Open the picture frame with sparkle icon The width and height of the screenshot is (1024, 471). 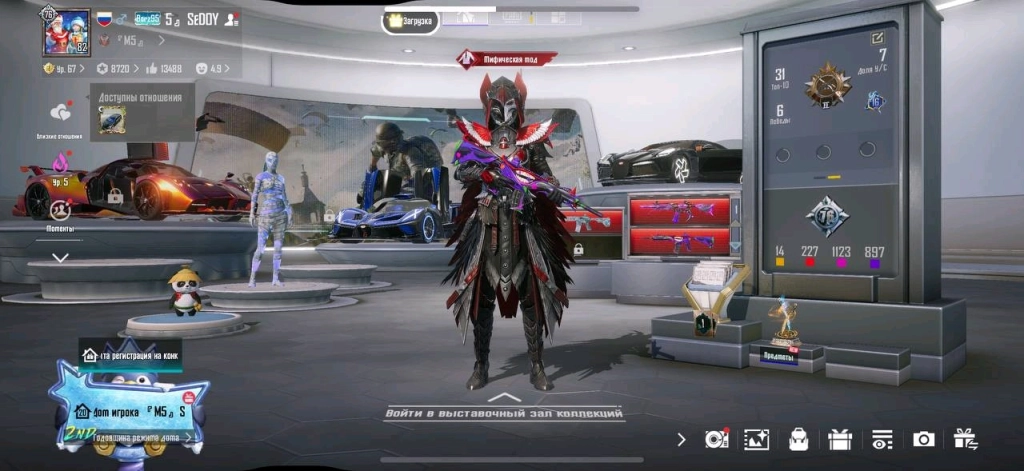tap(757, 439)
